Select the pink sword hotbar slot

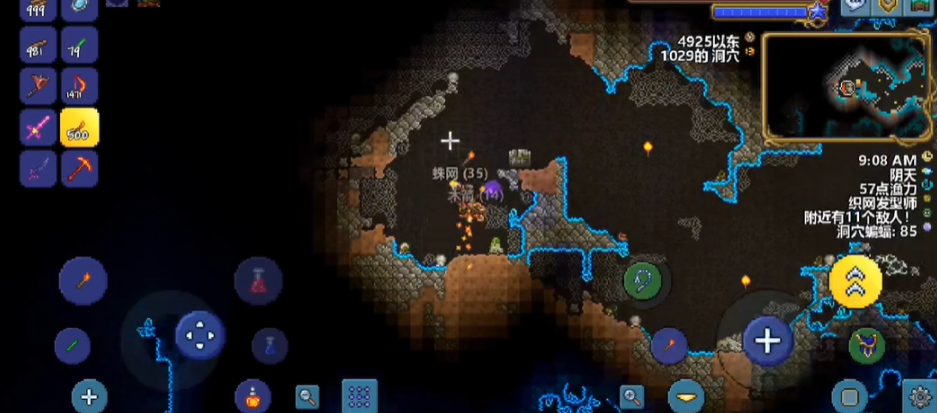pyautogui.click(x=38, y=128)
